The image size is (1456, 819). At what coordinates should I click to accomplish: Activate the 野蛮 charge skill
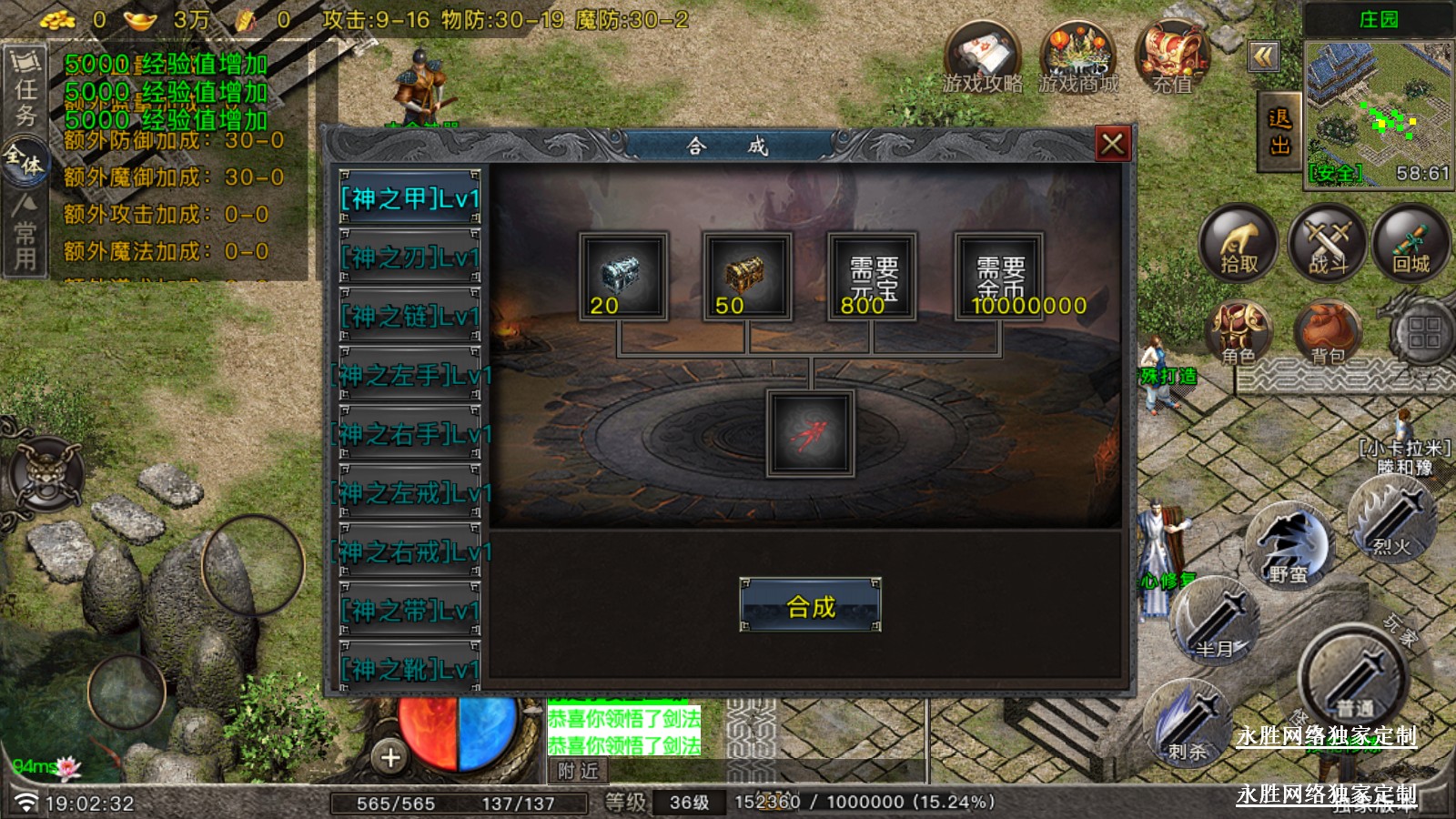point(1288,546)
